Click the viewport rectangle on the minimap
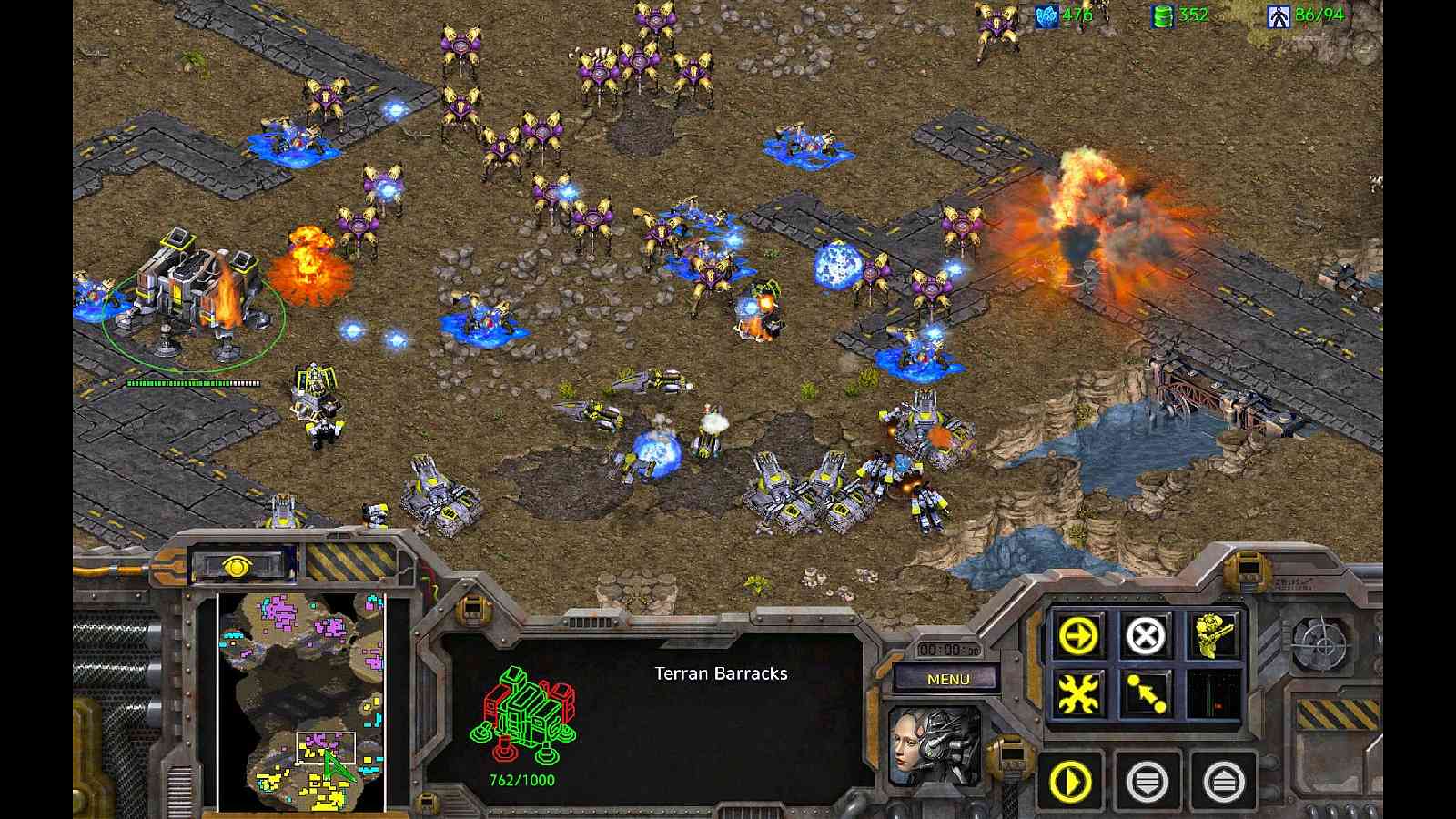Screen dimensions: 1456x819 coord(325,746)
